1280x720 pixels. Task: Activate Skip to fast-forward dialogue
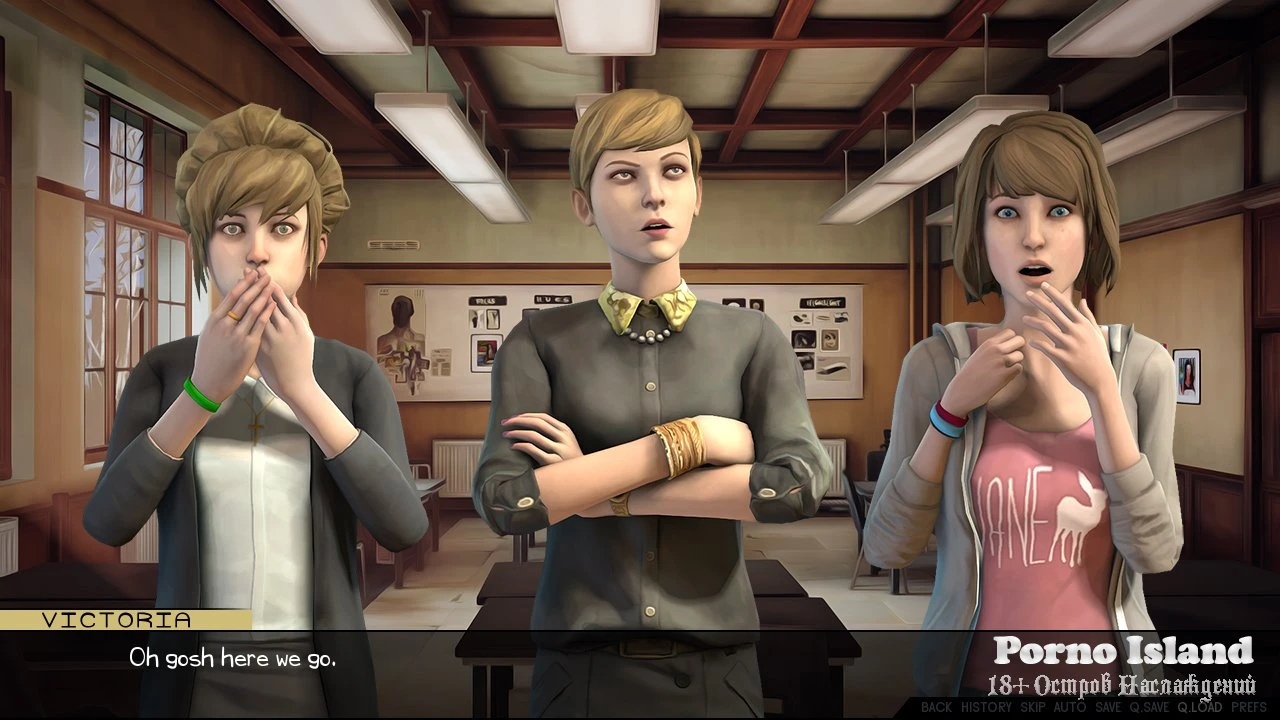click(x=1035, y=707)
